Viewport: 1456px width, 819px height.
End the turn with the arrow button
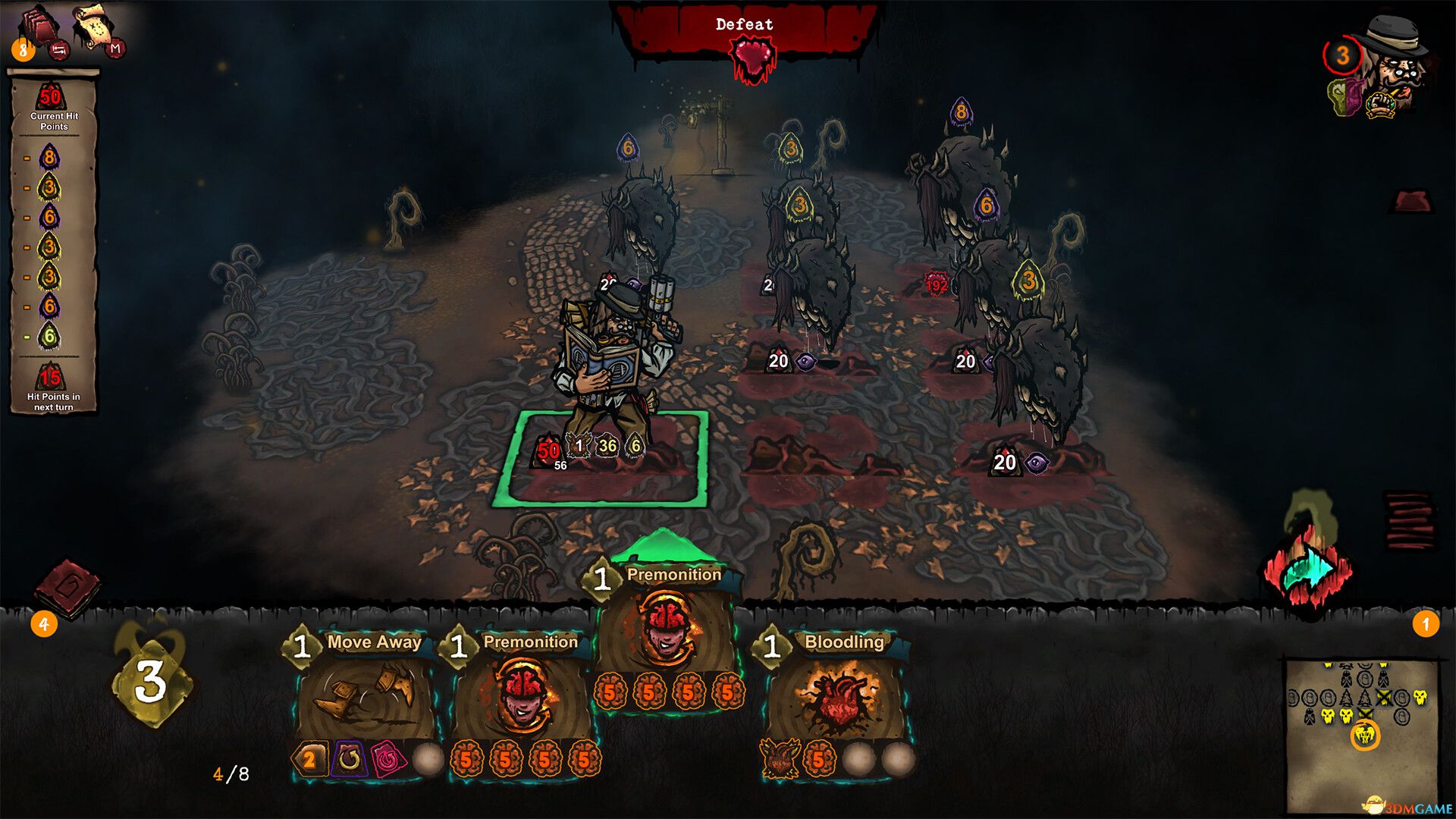point(1308,570)
